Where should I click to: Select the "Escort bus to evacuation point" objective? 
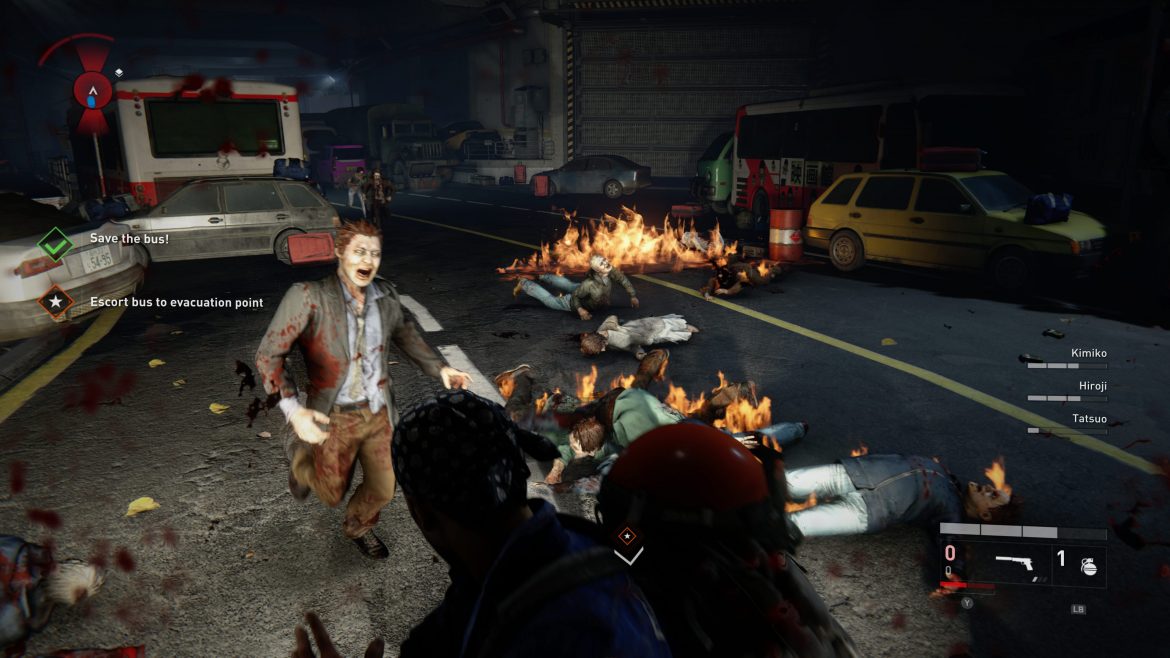176,302
